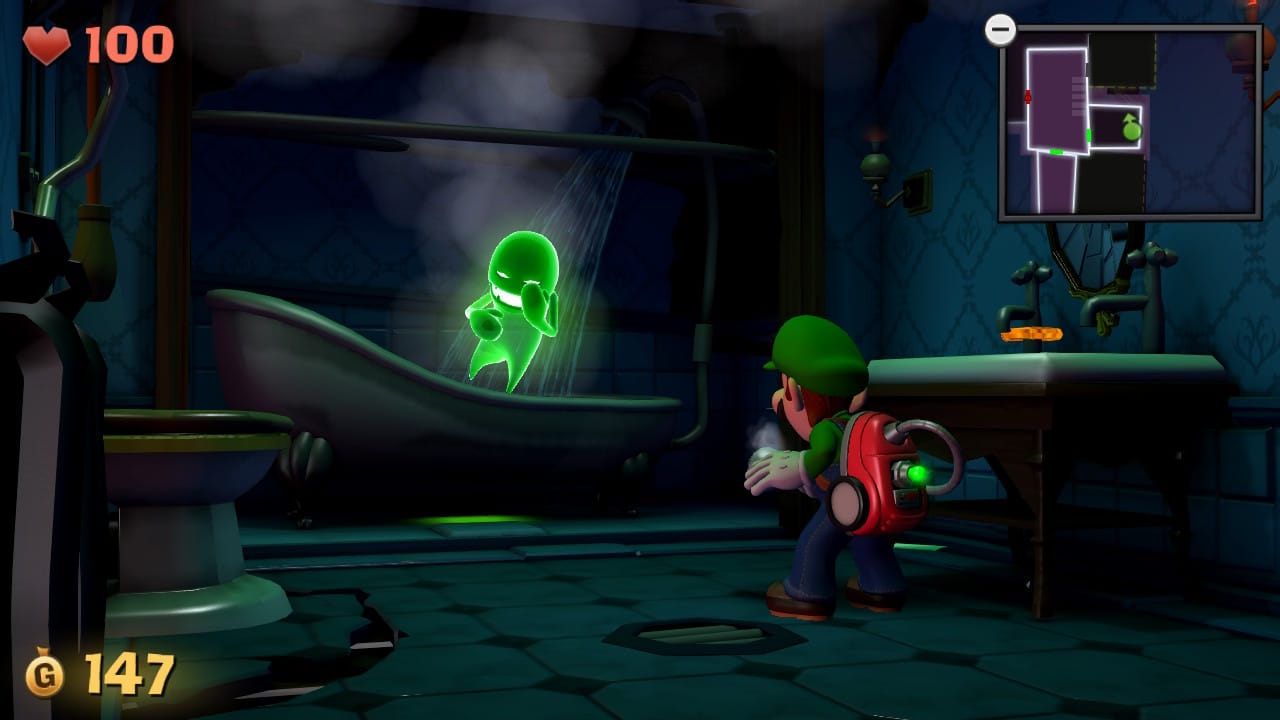The height and width of the screenshot is (720, 1280).
Task: Click the heart health icon
Action: click(48, 42)
